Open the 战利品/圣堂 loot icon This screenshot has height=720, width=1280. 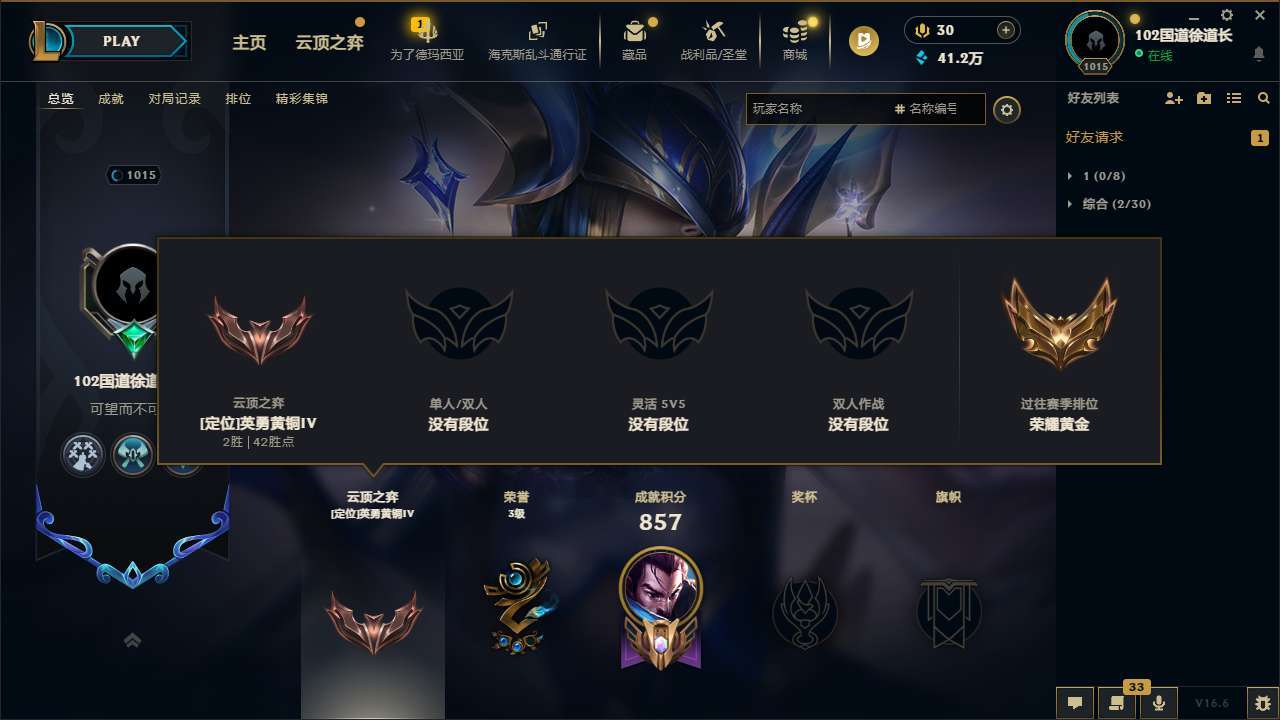(x=713, y=31)
